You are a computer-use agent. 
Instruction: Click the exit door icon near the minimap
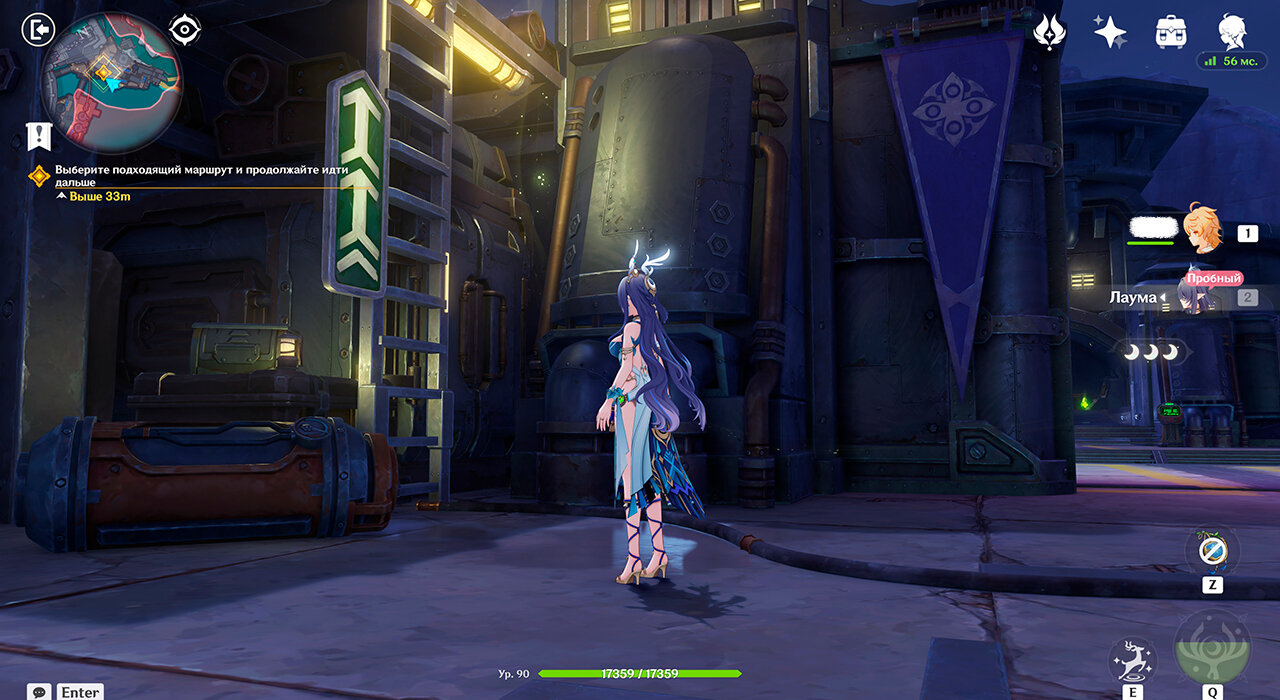38,30
